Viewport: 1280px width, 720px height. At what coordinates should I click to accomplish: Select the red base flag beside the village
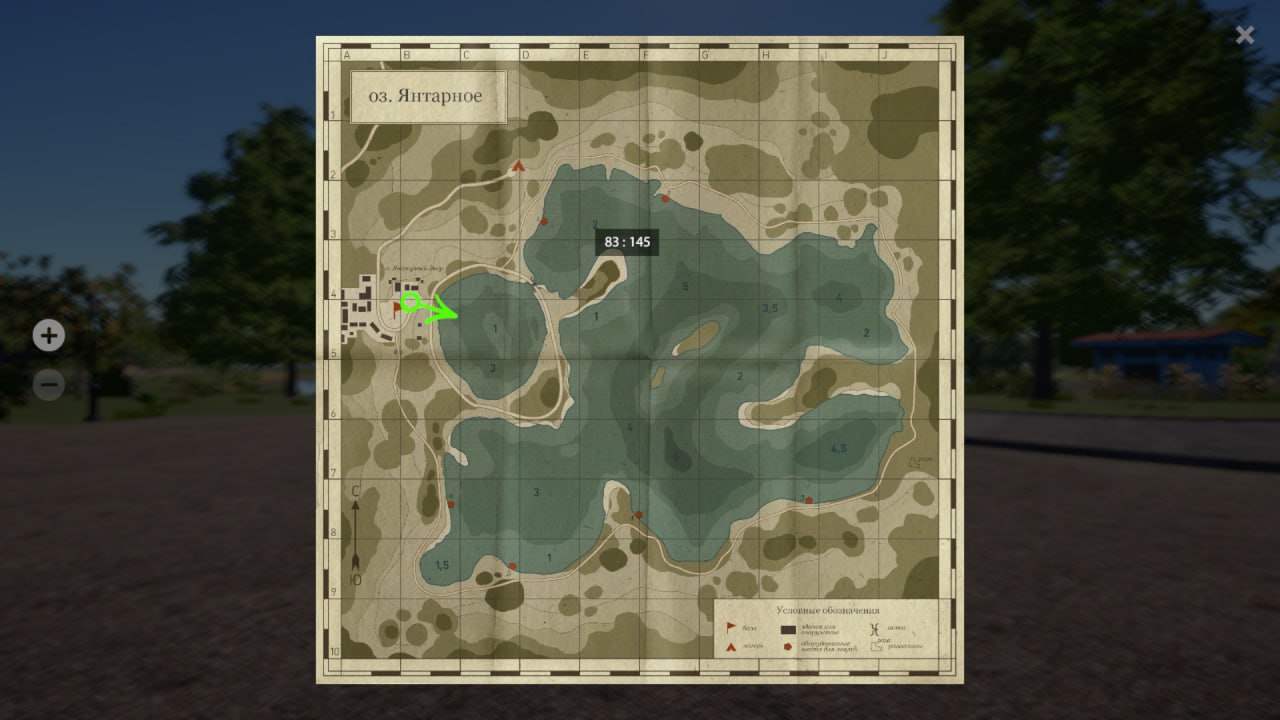[397, 310]
